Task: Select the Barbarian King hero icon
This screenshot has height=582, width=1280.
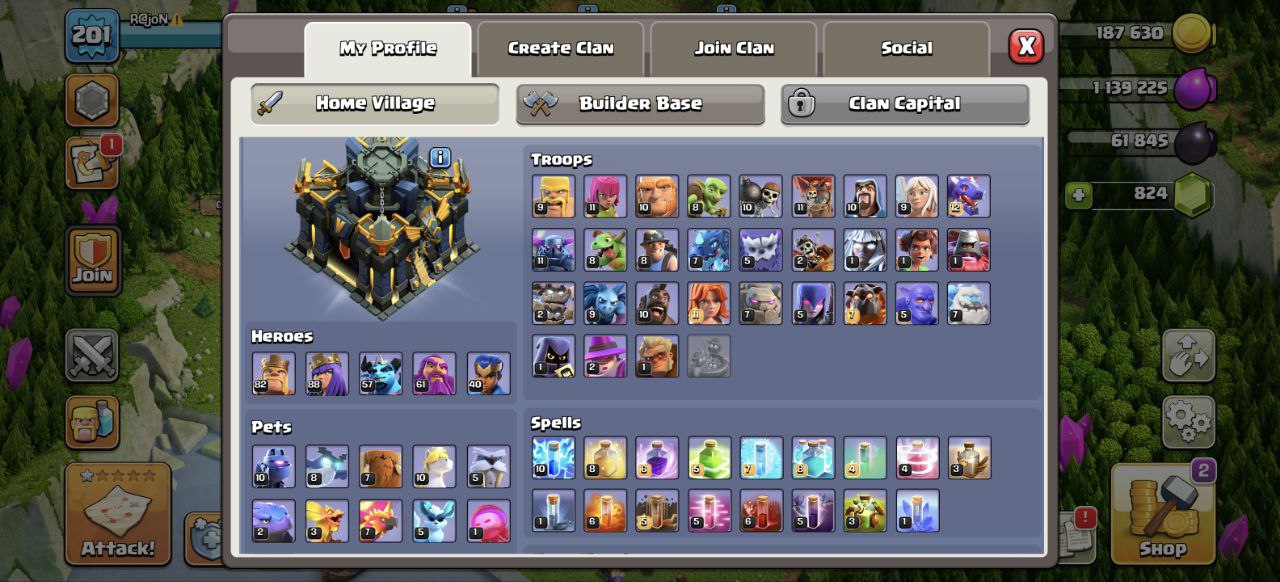Action: click(x=273, y=373)
